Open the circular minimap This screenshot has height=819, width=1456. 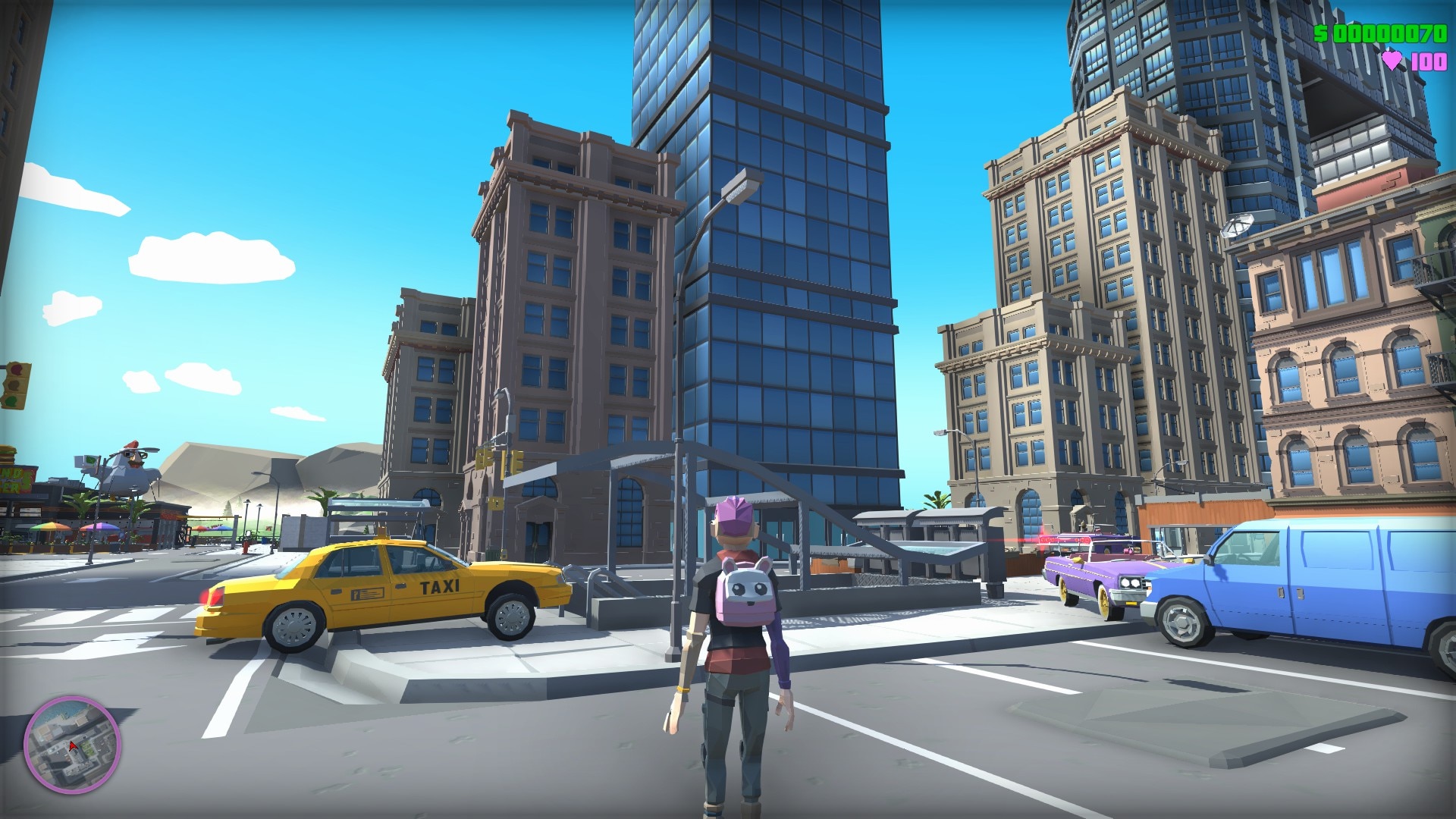(x=72, y=744)
